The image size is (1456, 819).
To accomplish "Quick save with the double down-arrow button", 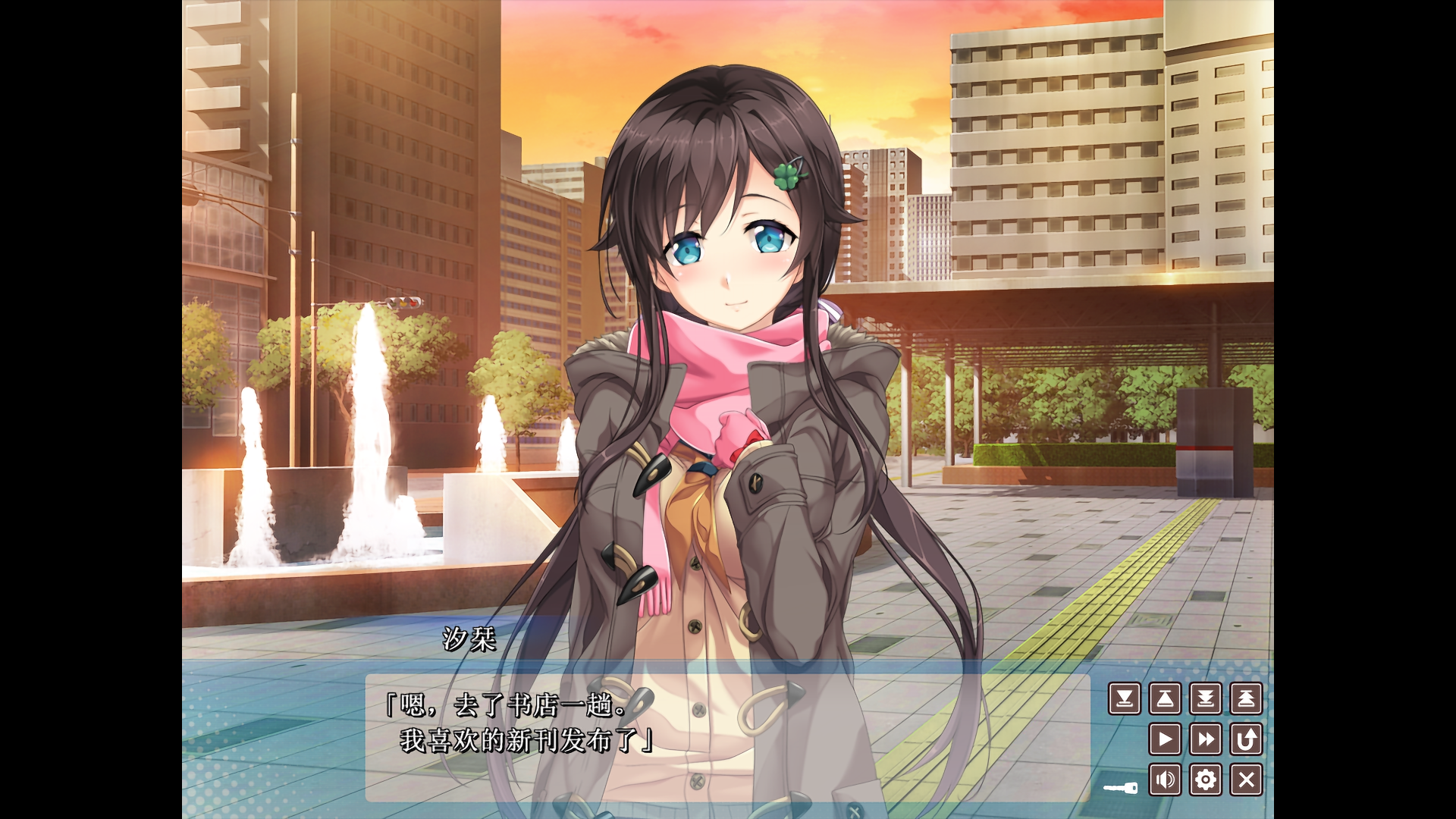I will 1206,698.
